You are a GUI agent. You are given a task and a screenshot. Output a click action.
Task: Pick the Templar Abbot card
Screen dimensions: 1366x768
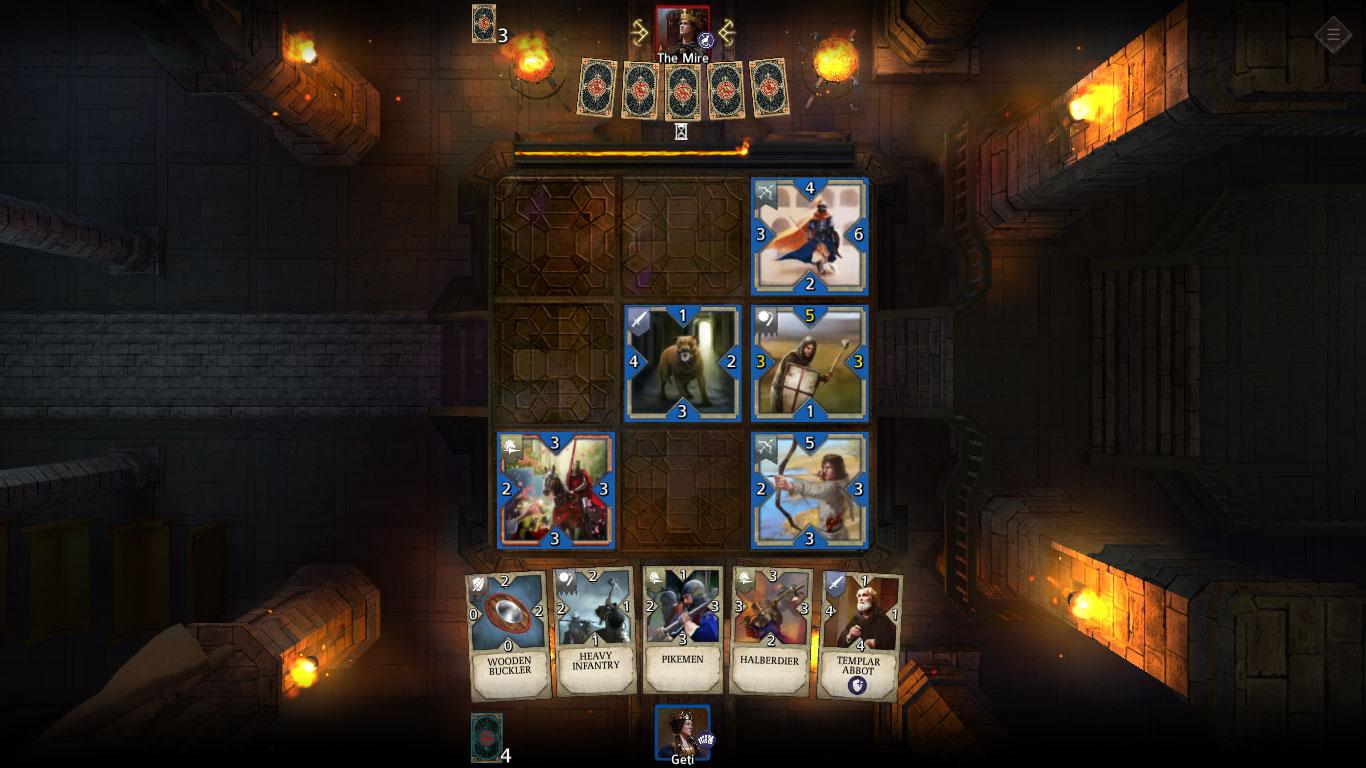(858, 634)
